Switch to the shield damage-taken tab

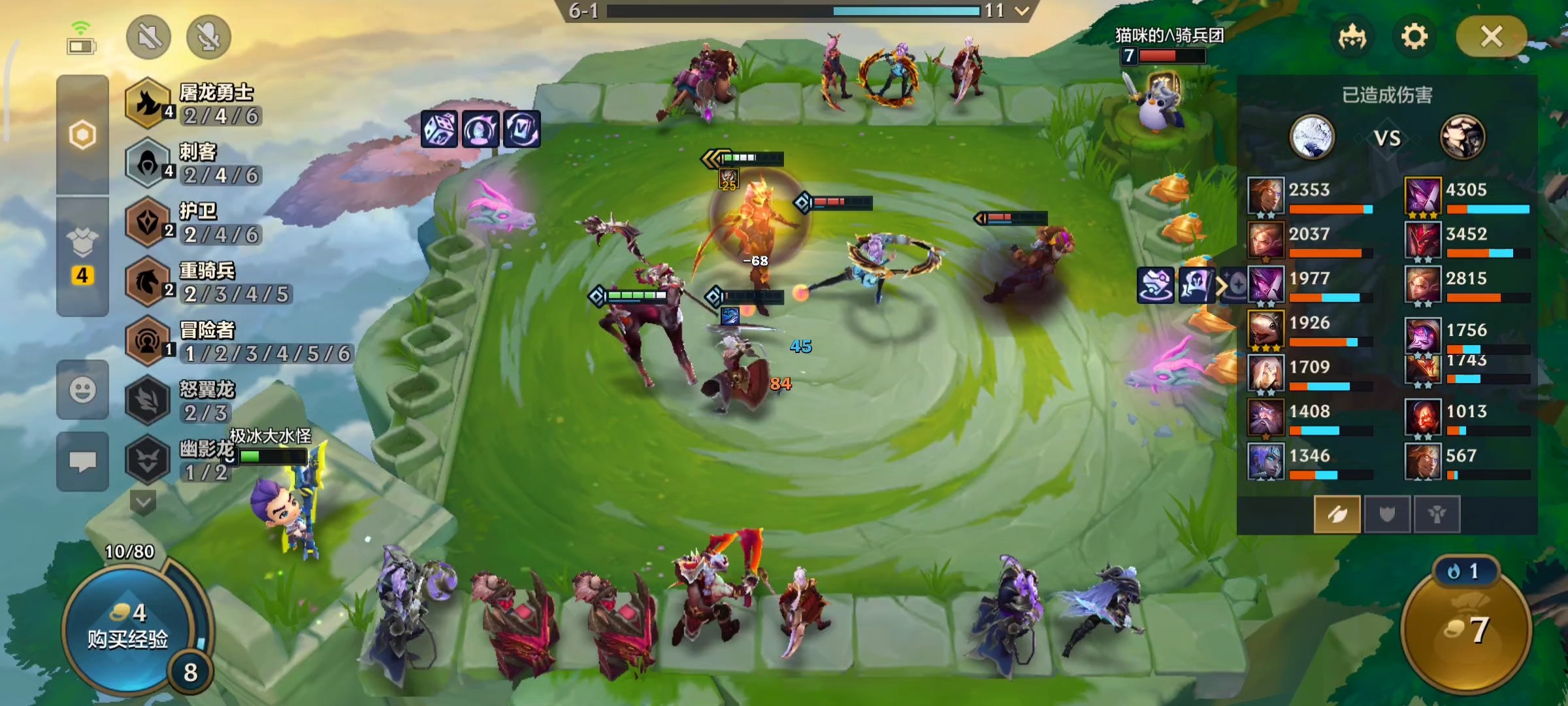[x=1387, y=514]
